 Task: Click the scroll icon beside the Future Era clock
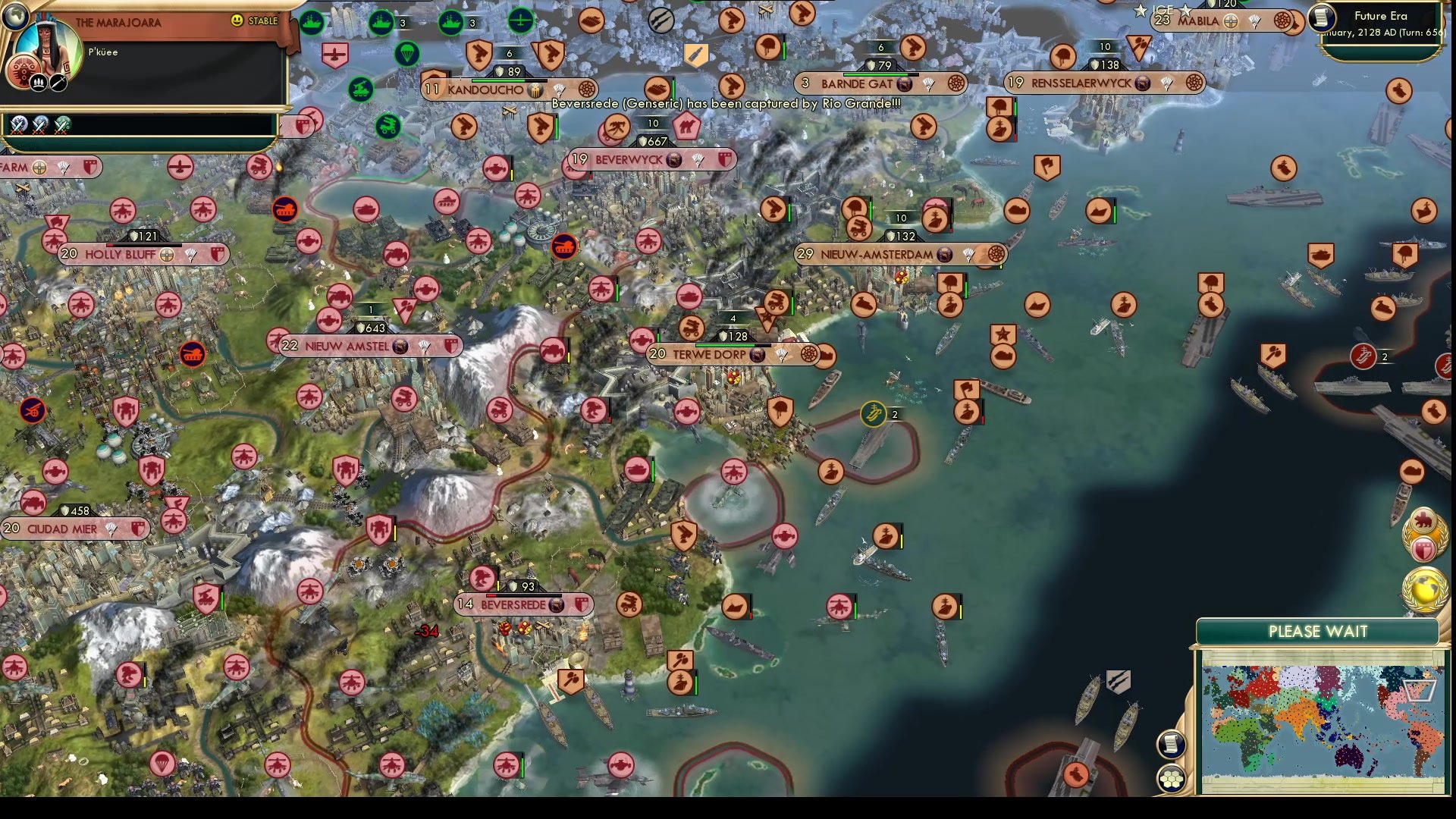[x=1320, y=19]
